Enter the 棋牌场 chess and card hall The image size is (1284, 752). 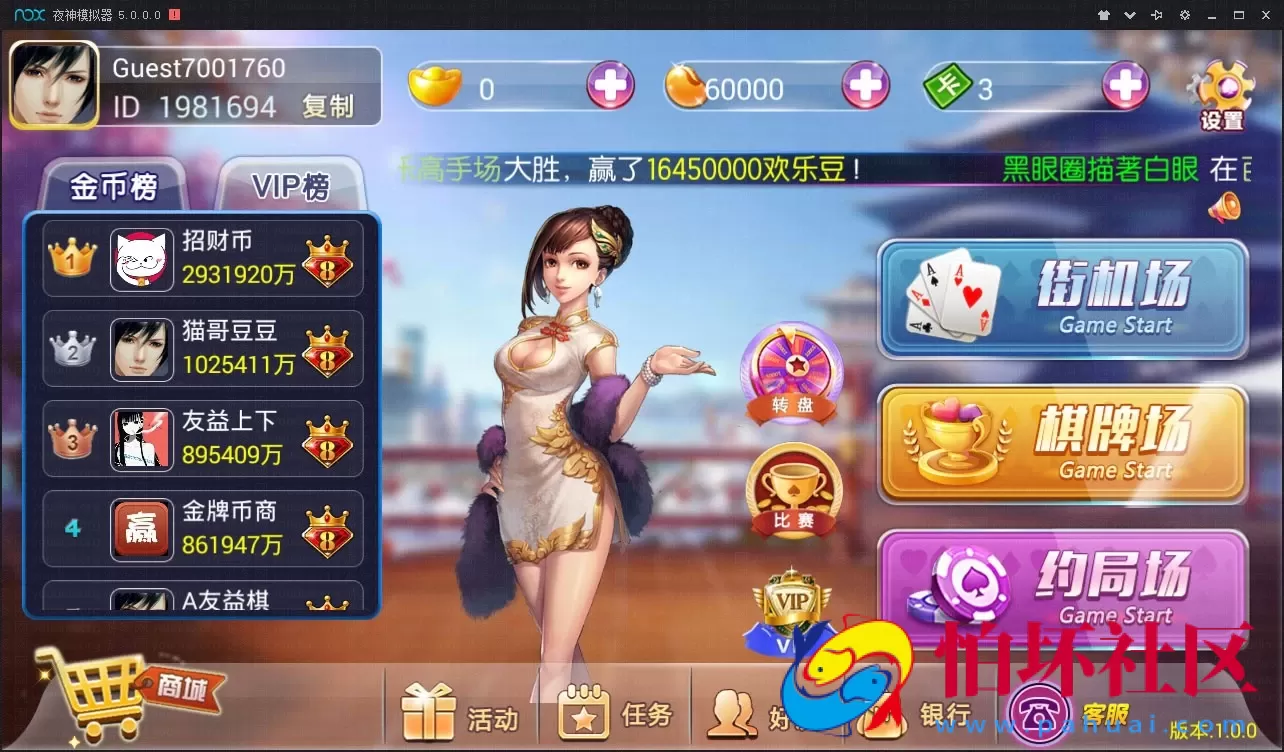(x=1062, y=443)
